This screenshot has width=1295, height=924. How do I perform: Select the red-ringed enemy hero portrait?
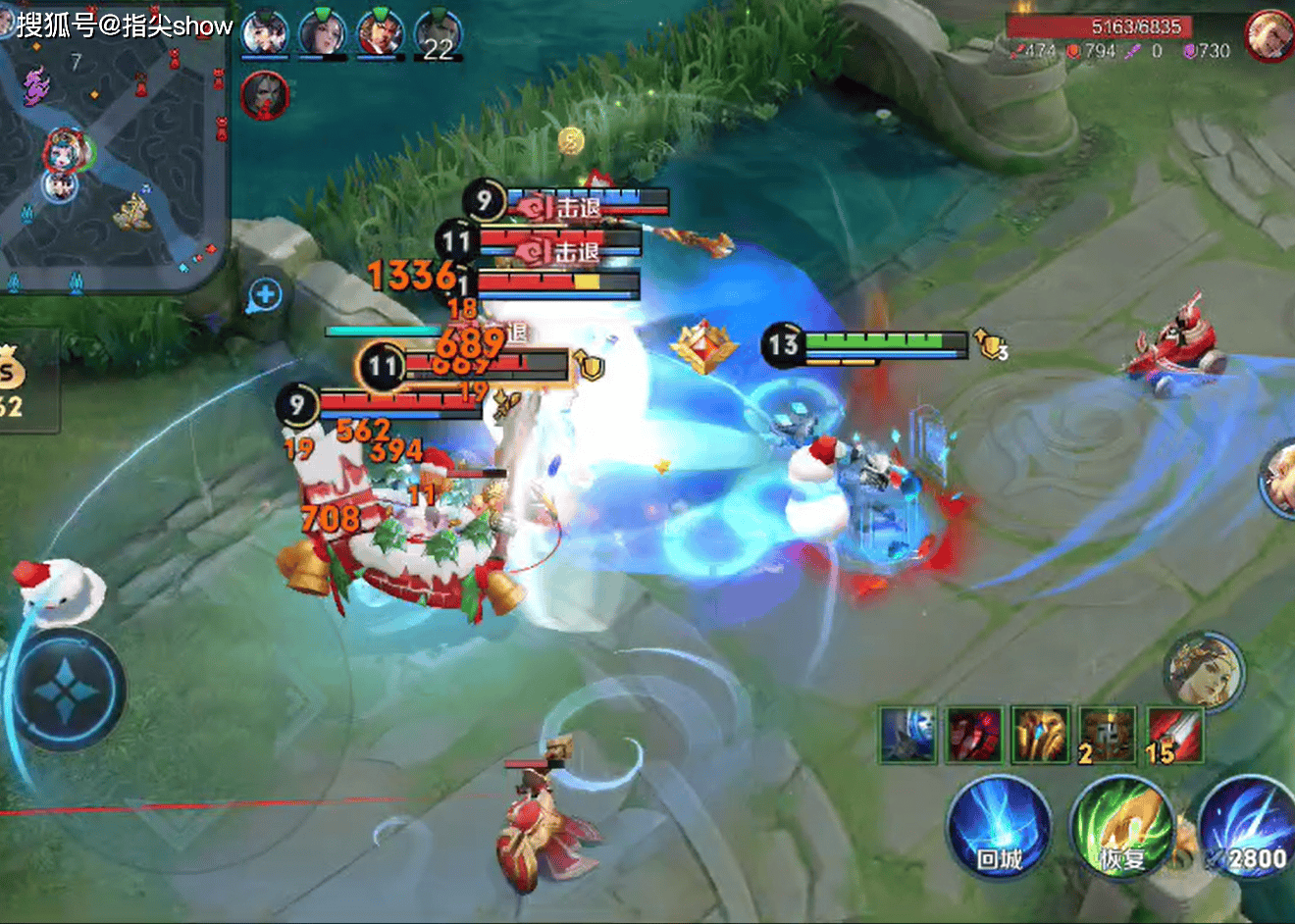[x=264, y=96]
